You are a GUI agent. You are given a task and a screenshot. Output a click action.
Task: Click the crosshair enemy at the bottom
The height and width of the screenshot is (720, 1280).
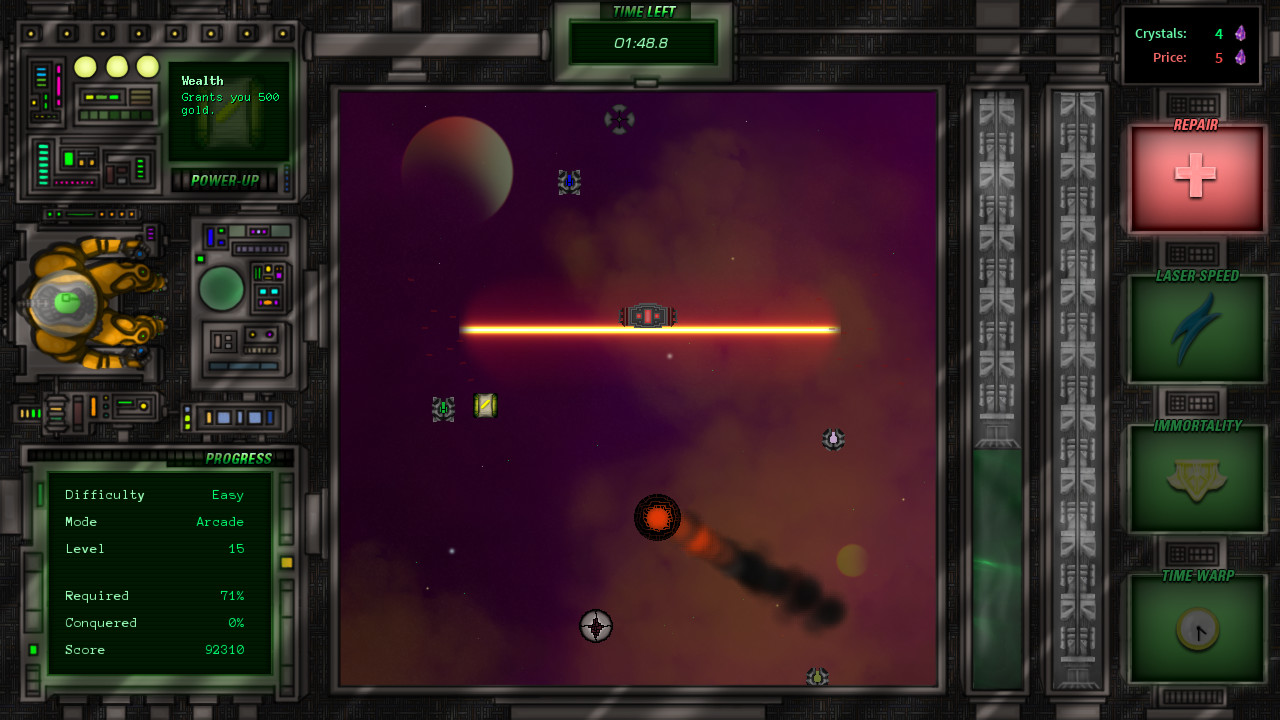point(596,627)
